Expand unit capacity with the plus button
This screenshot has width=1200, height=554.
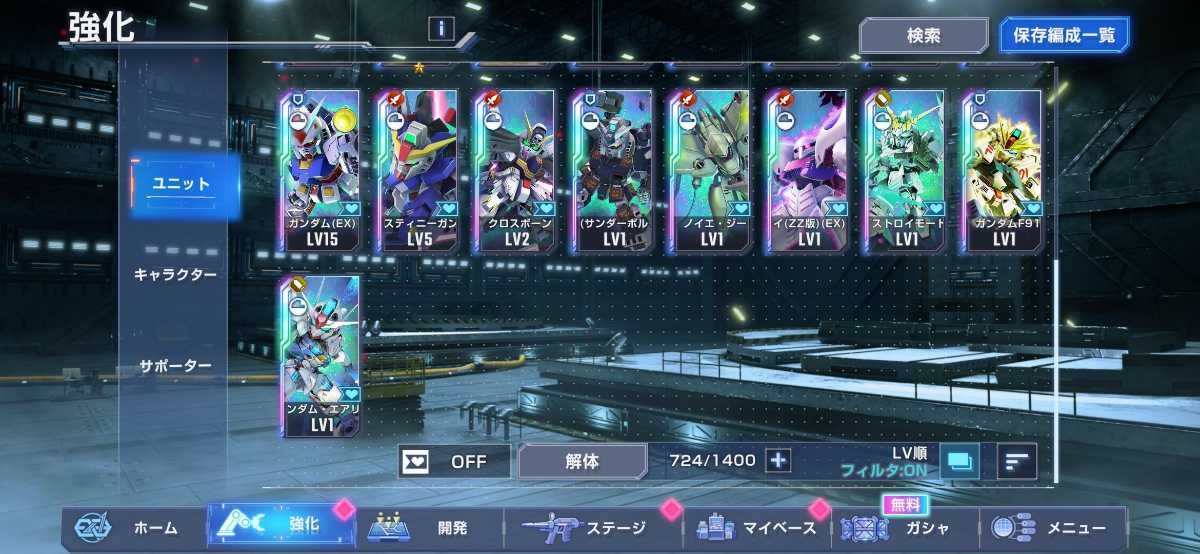coord(778,461)
